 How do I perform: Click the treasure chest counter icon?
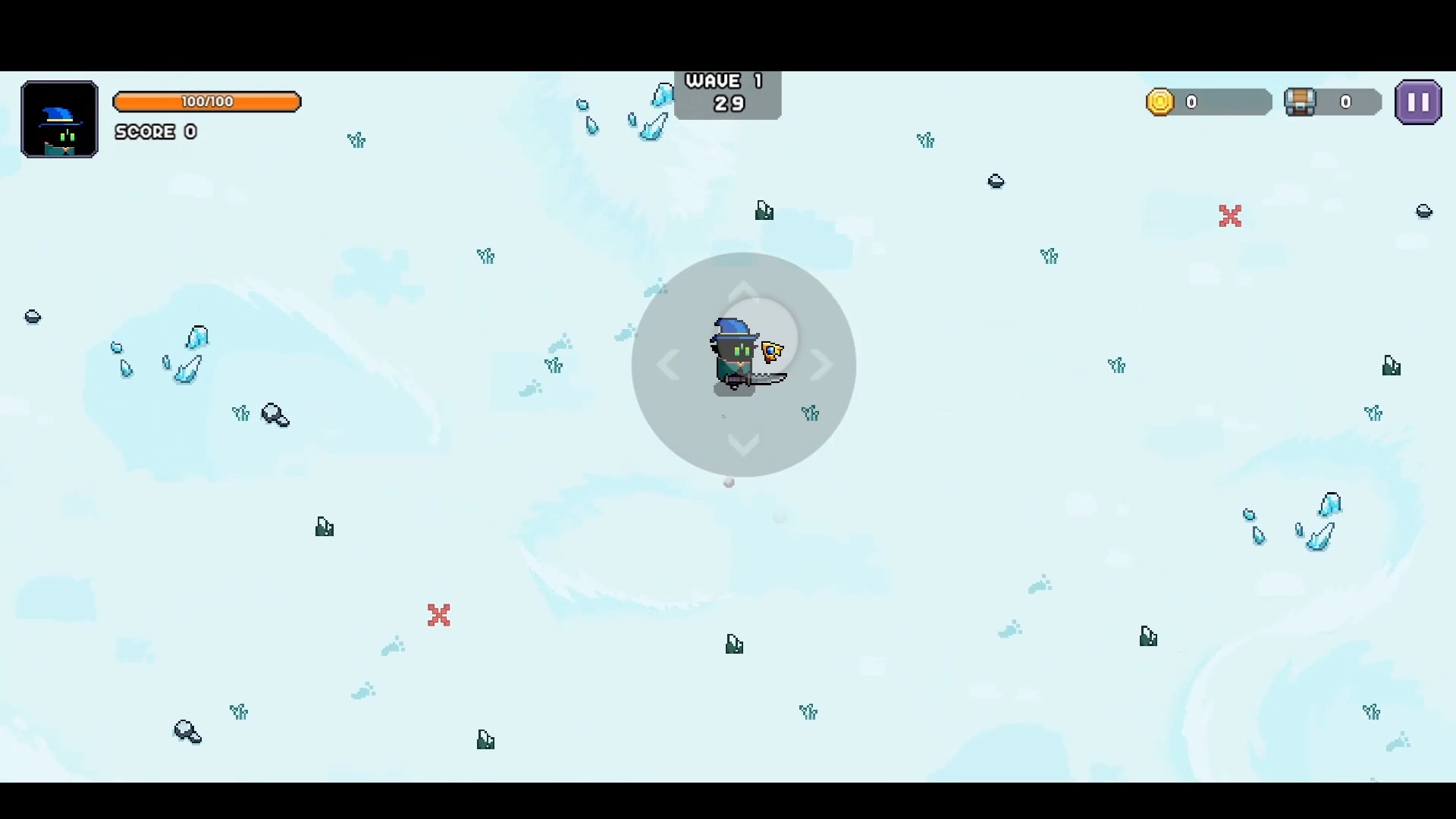(1300, 102)
